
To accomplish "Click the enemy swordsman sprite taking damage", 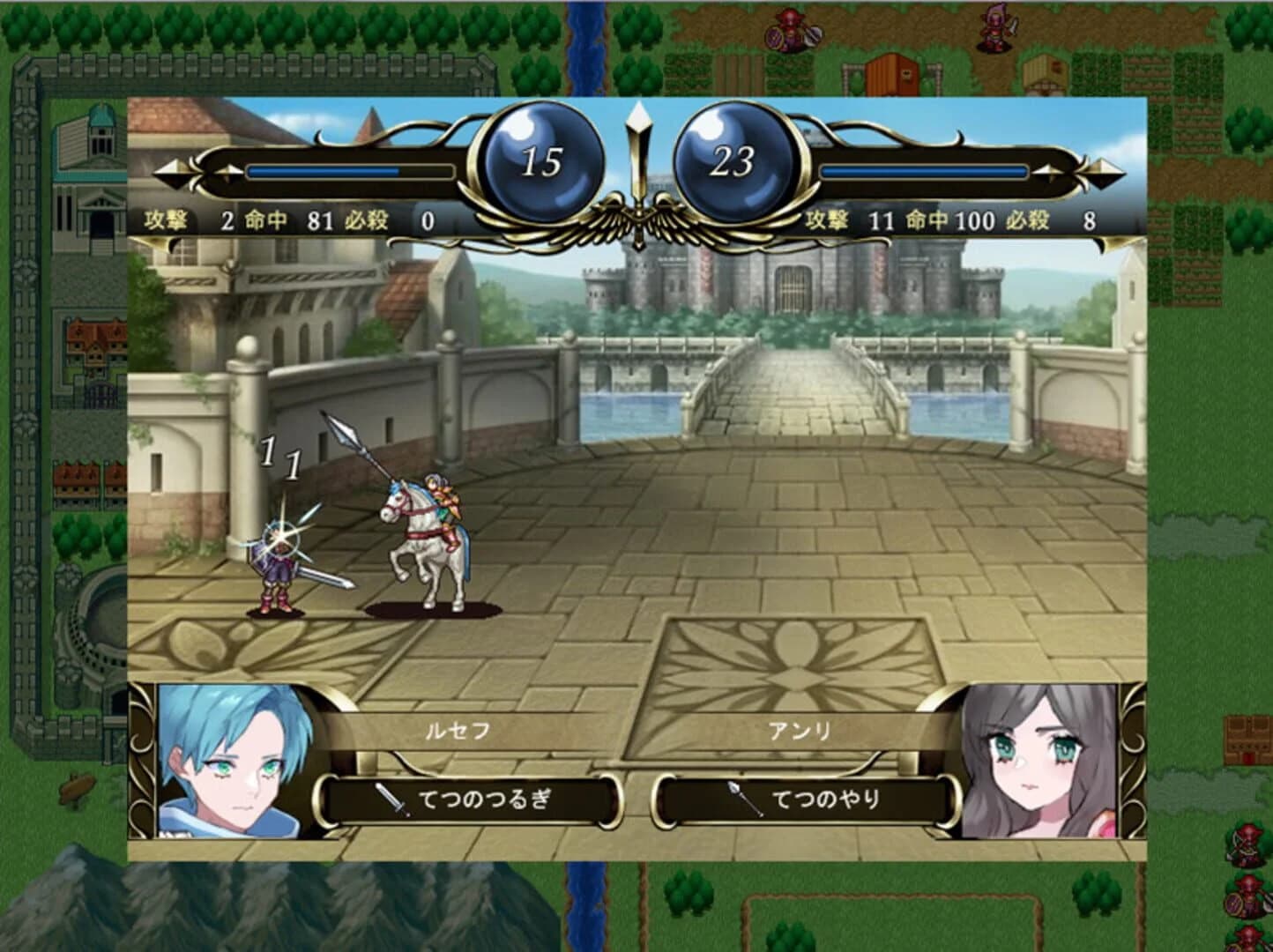I will pyautogui.click(x=278, y=564).
